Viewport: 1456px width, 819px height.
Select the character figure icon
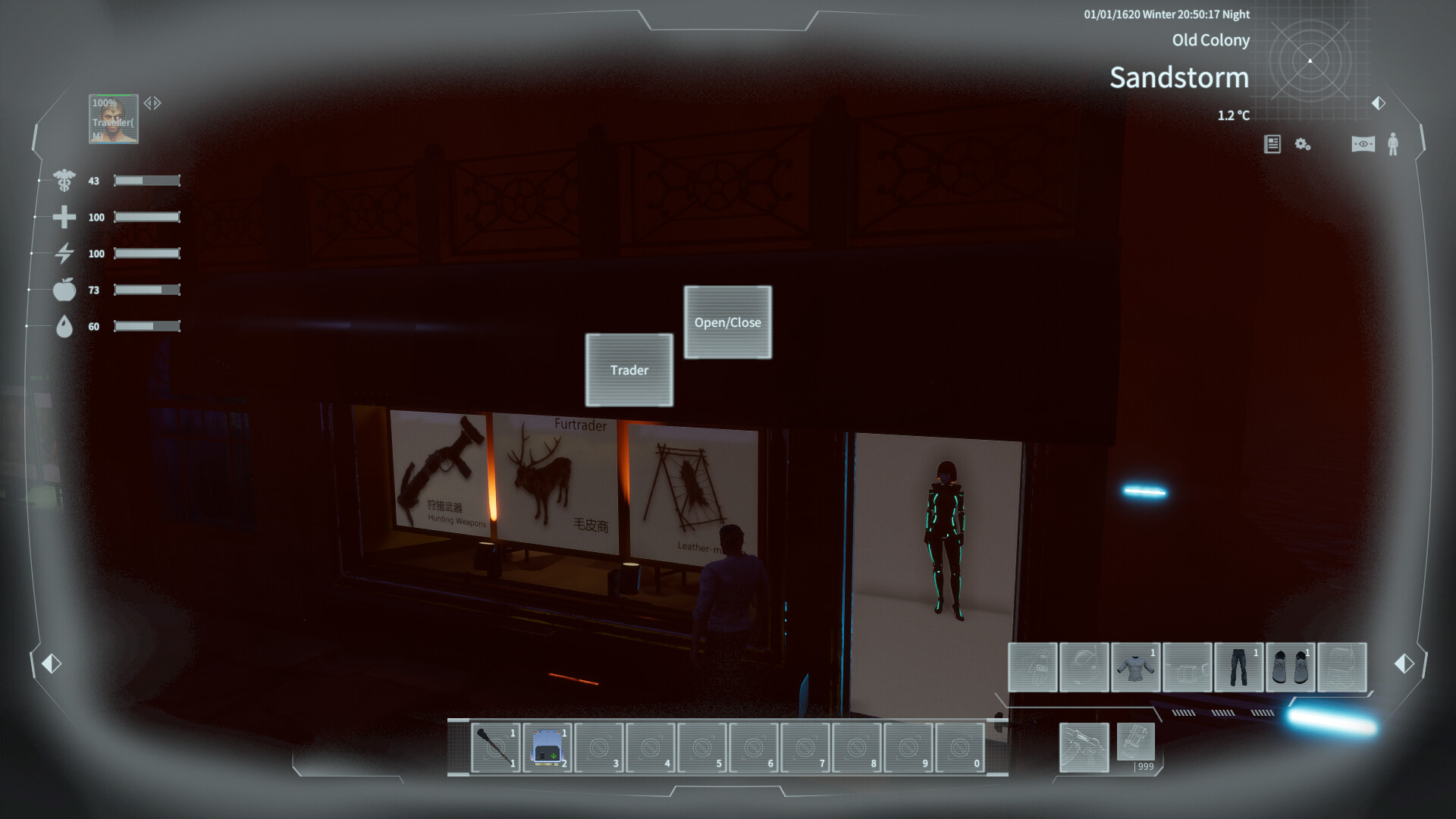click(1394, 144)
